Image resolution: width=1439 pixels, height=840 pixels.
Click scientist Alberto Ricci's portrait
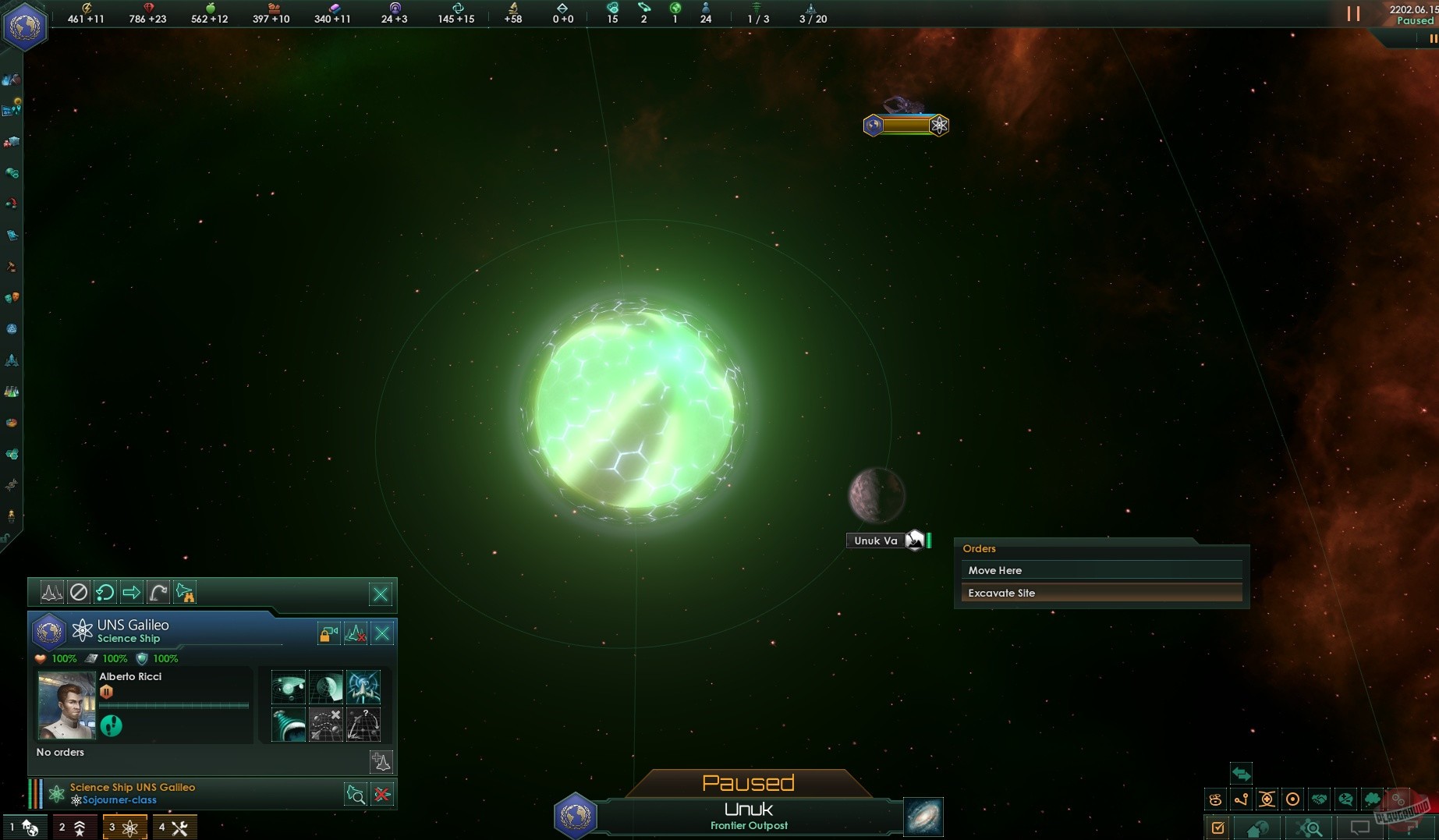coord(66,705)
